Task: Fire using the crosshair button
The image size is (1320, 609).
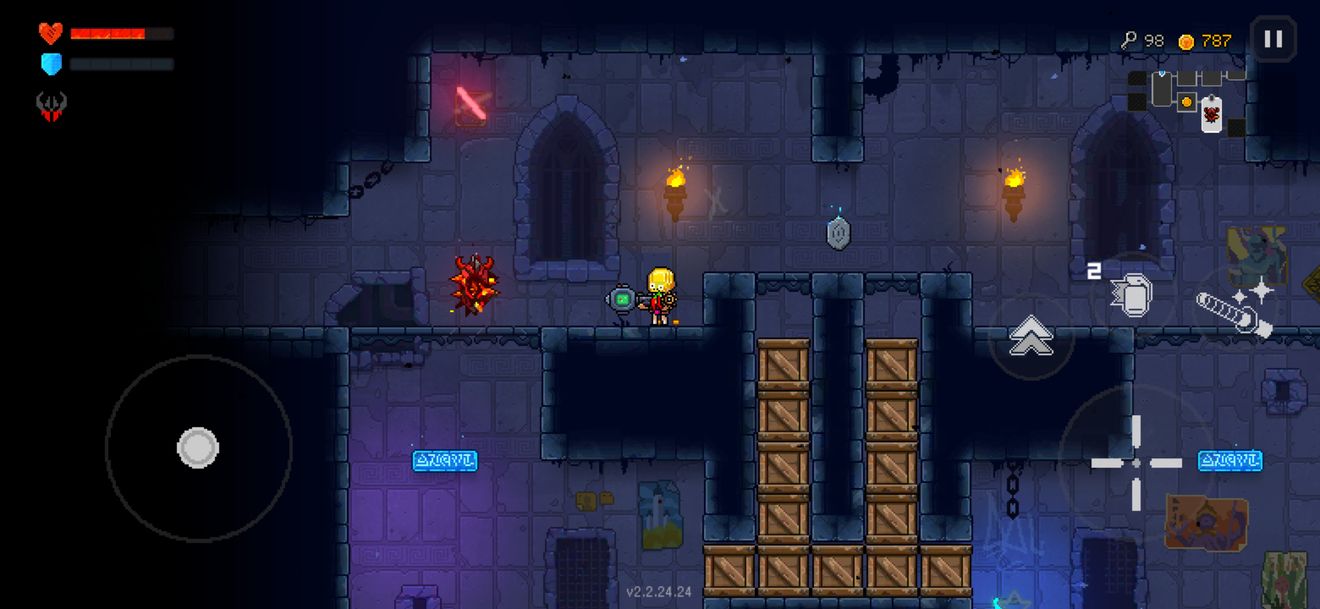Action: 1136,462
